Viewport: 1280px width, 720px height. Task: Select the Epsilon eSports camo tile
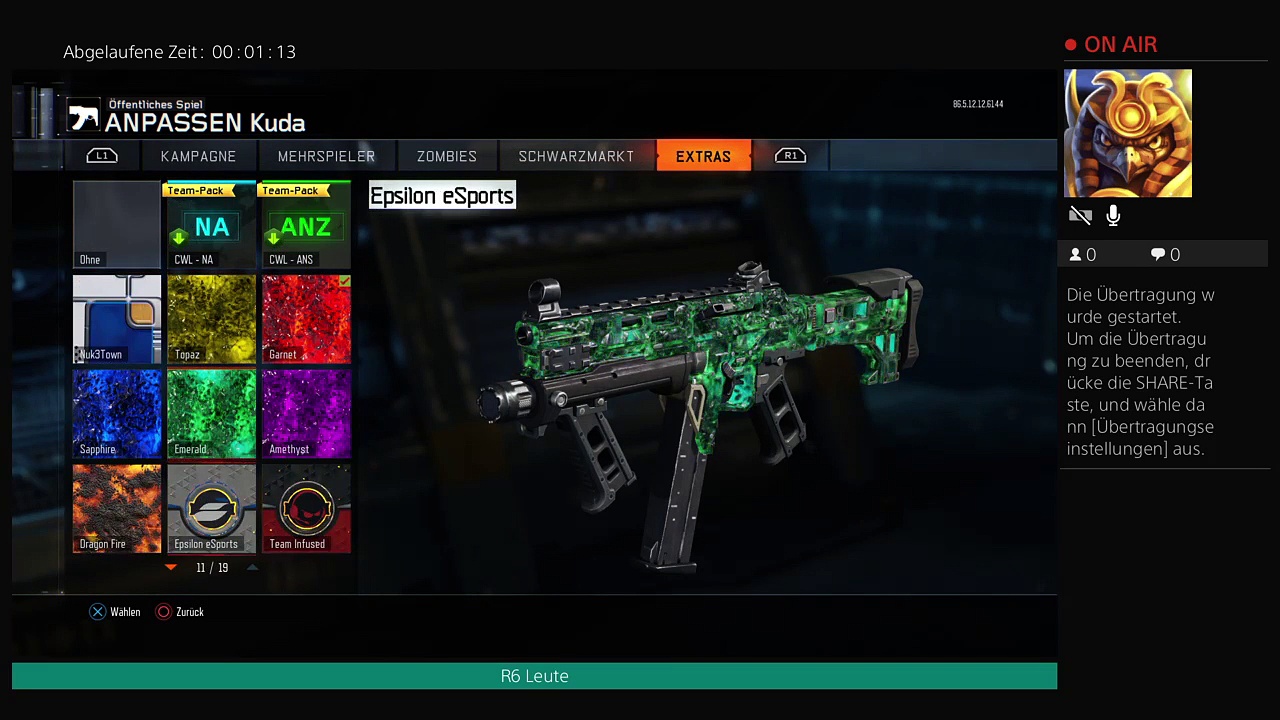tap(211, 508)
